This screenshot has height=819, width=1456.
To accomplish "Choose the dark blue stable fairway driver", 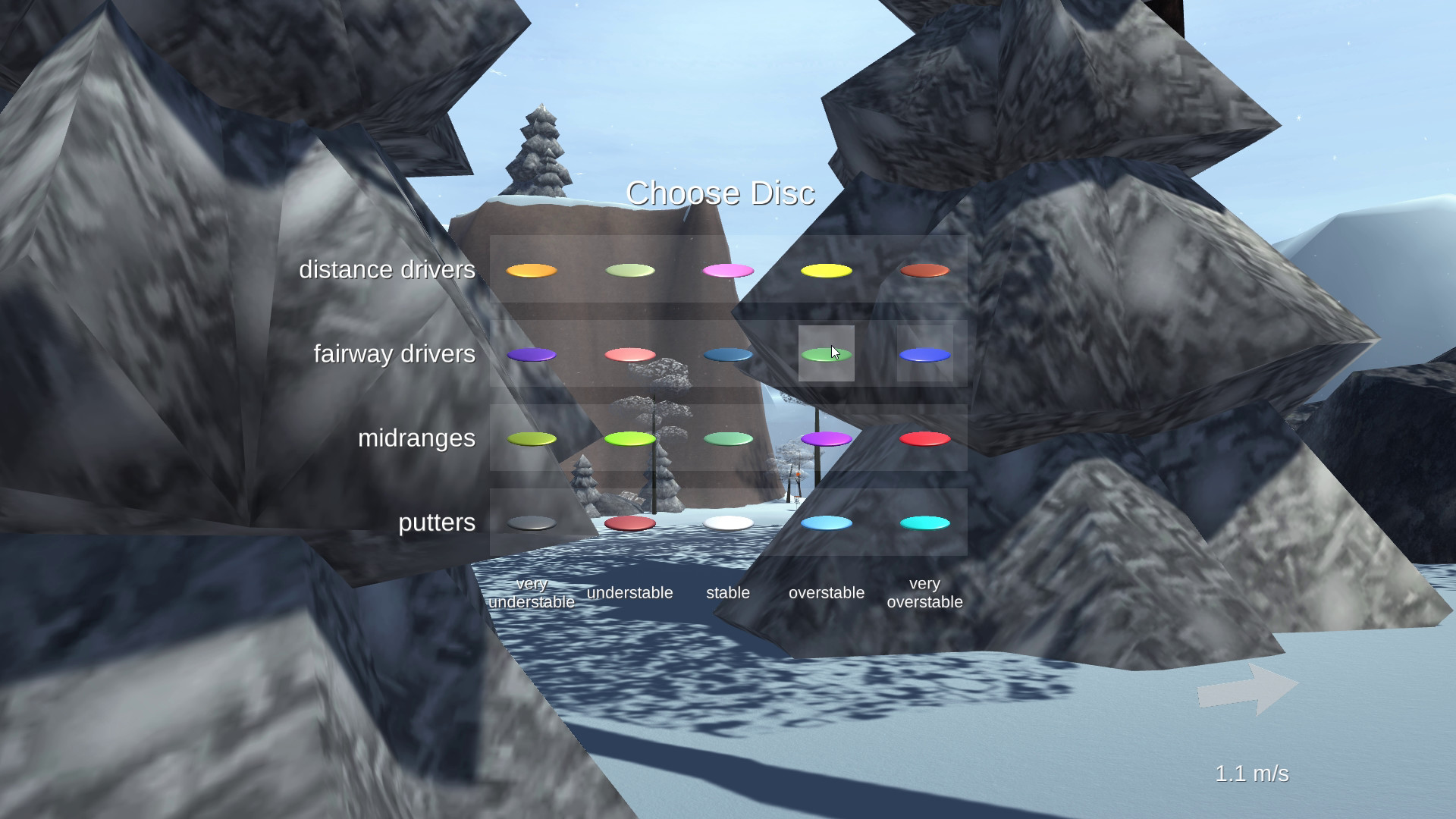I will tap(728, 353).
